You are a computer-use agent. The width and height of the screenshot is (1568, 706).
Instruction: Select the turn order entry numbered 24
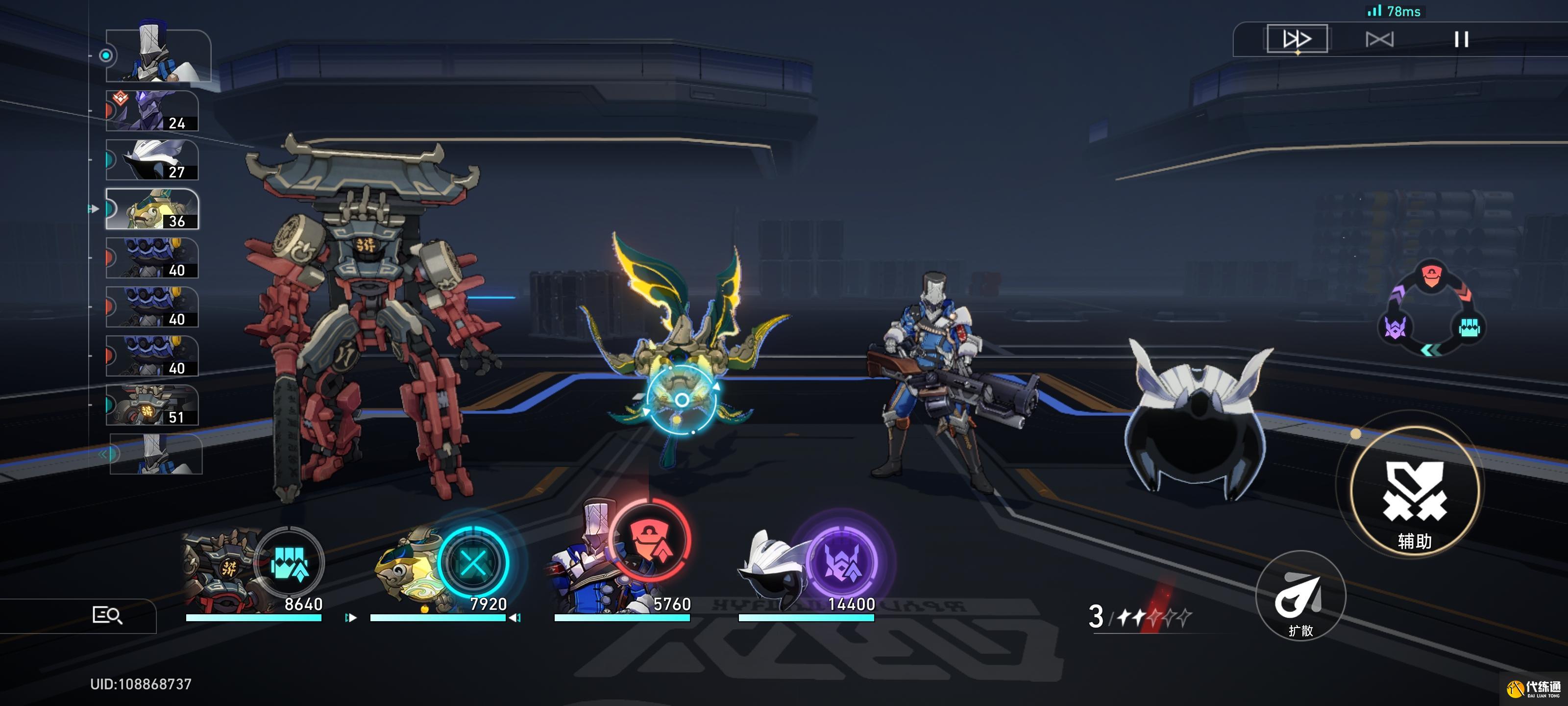tap(152, 111)
